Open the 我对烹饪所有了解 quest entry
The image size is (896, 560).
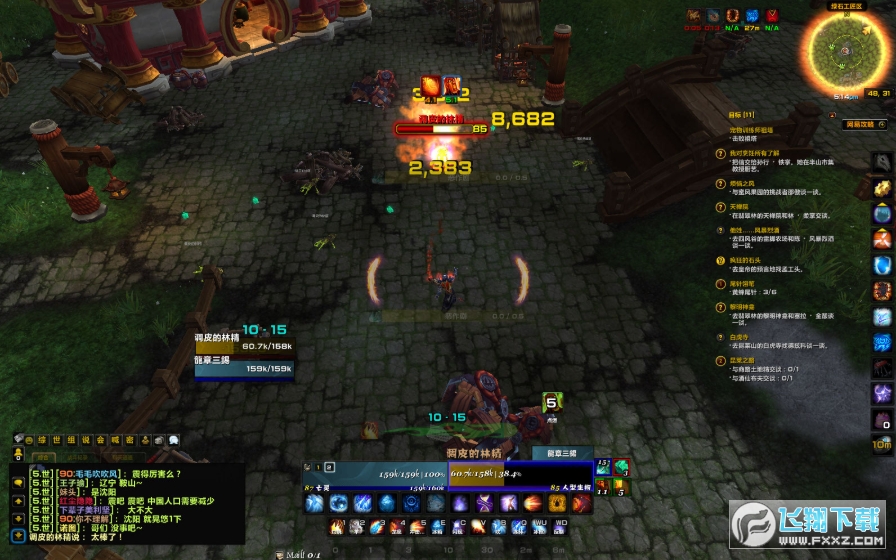[x=758, y=153]
